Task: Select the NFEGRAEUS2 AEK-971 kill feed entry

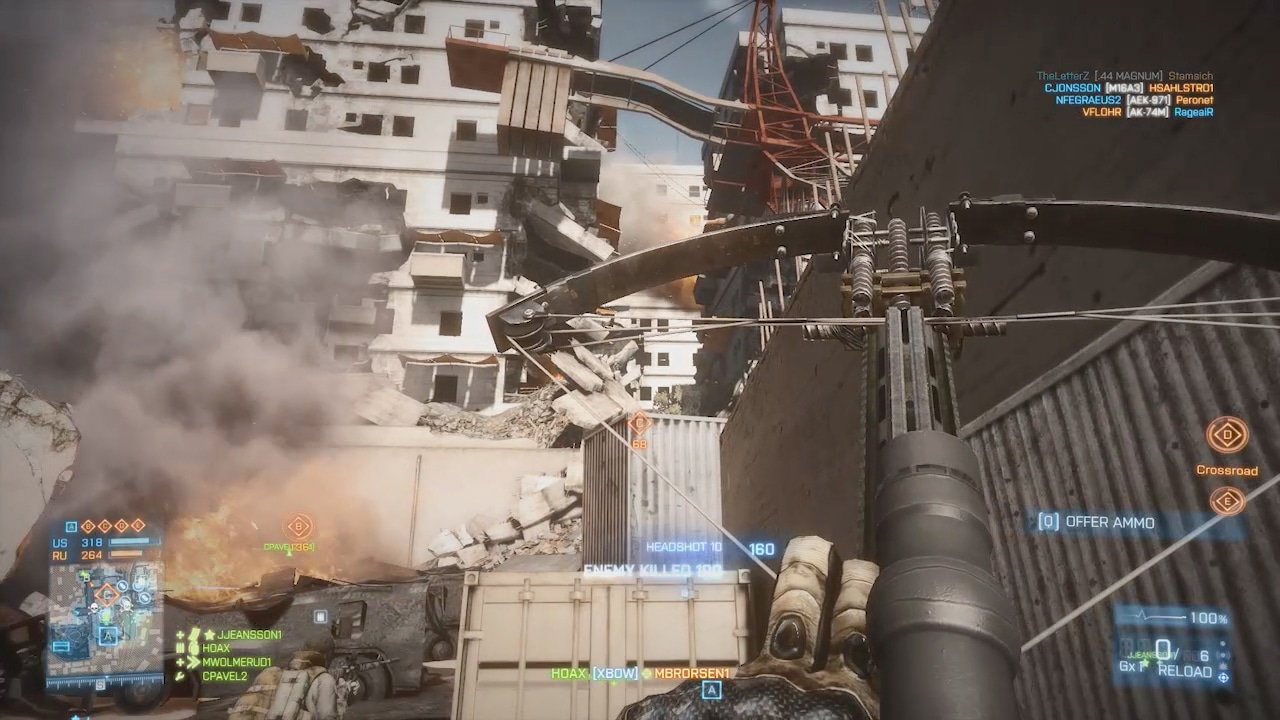Action: pos(1134,100)
